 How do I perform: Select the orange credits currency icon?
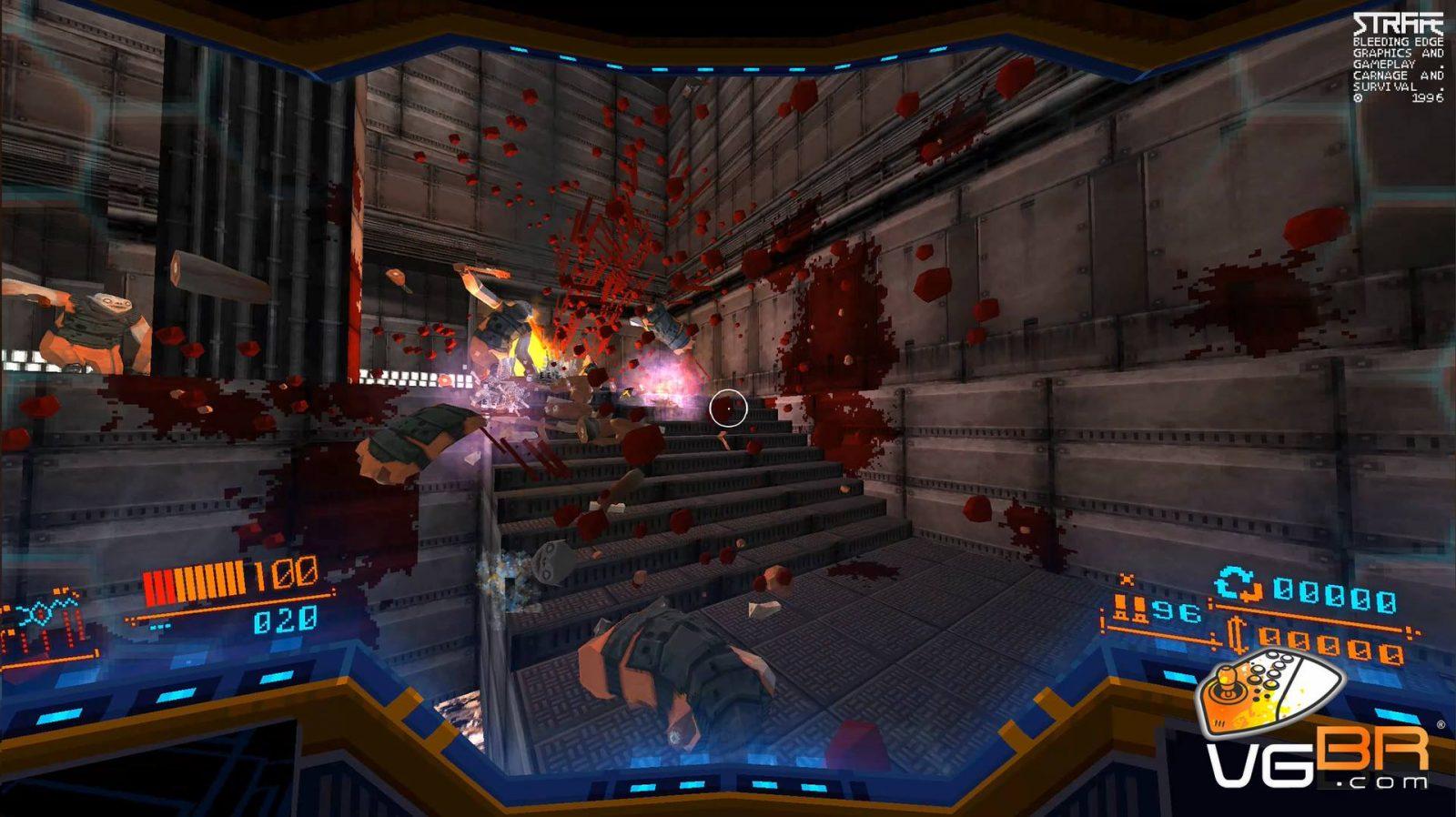tap(1236, 637)
